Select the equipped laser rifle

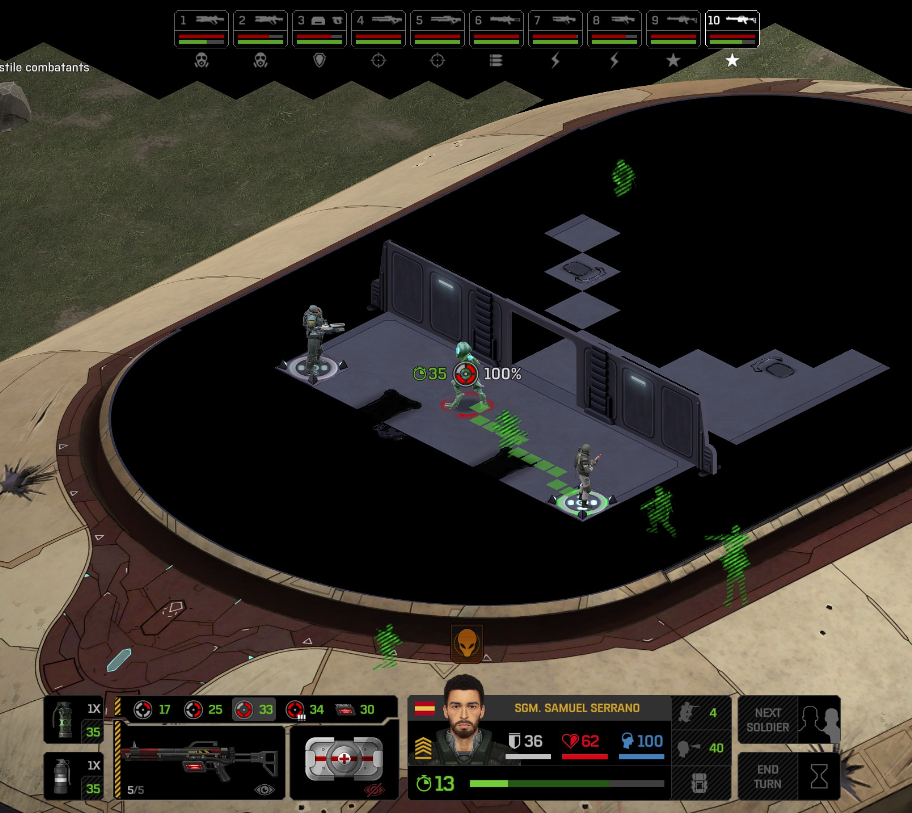[x=200, y=762]
